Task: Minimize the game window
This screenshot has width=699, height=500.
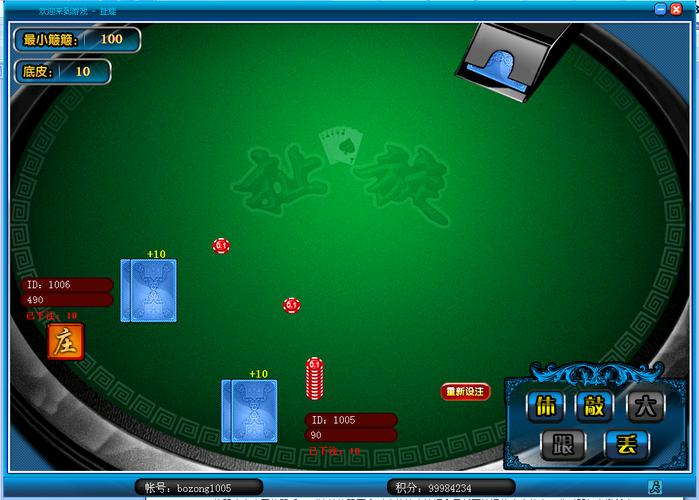Action: pos(661,9)
